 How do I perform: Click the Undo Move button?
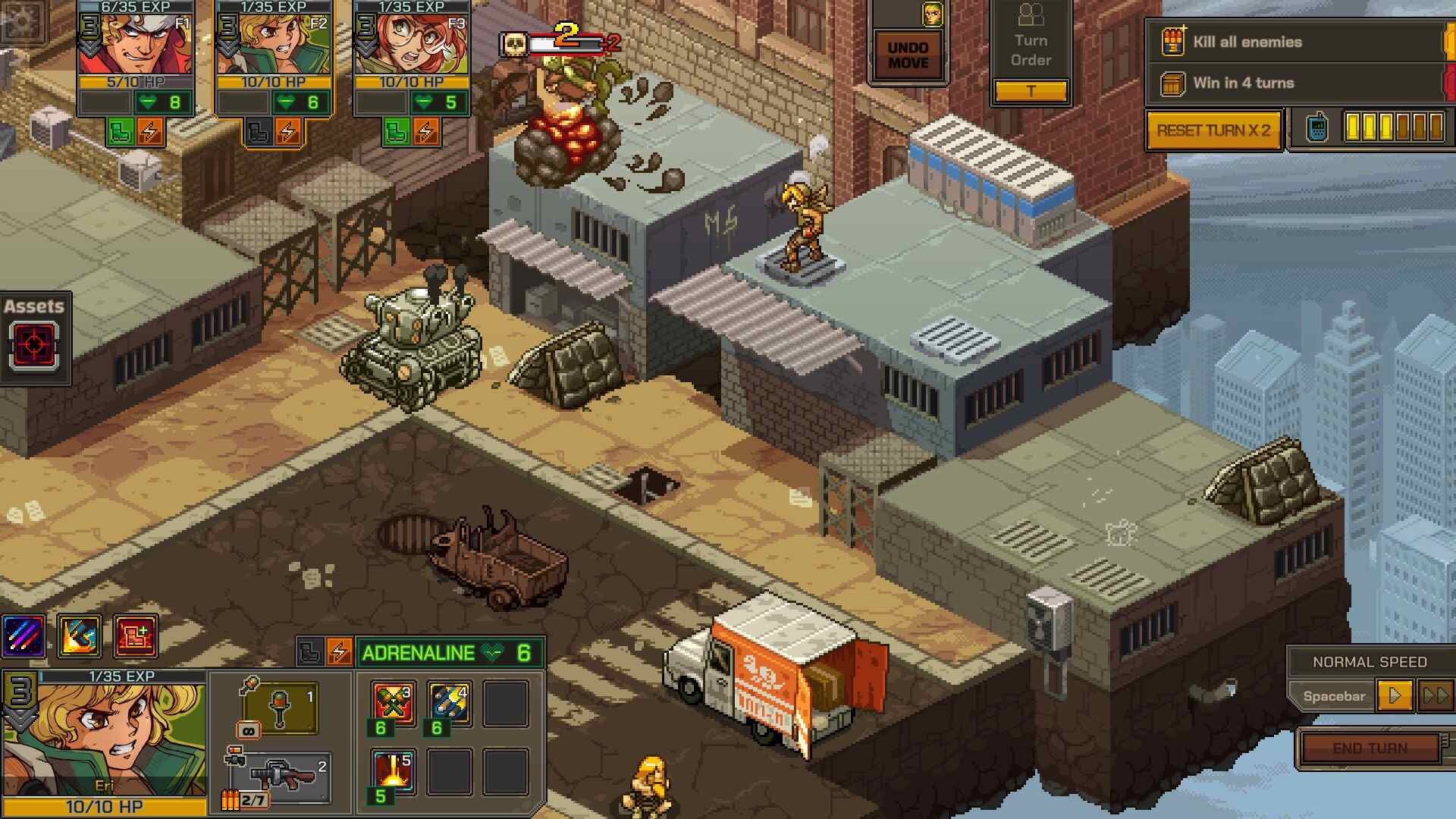tap(908, 55)
